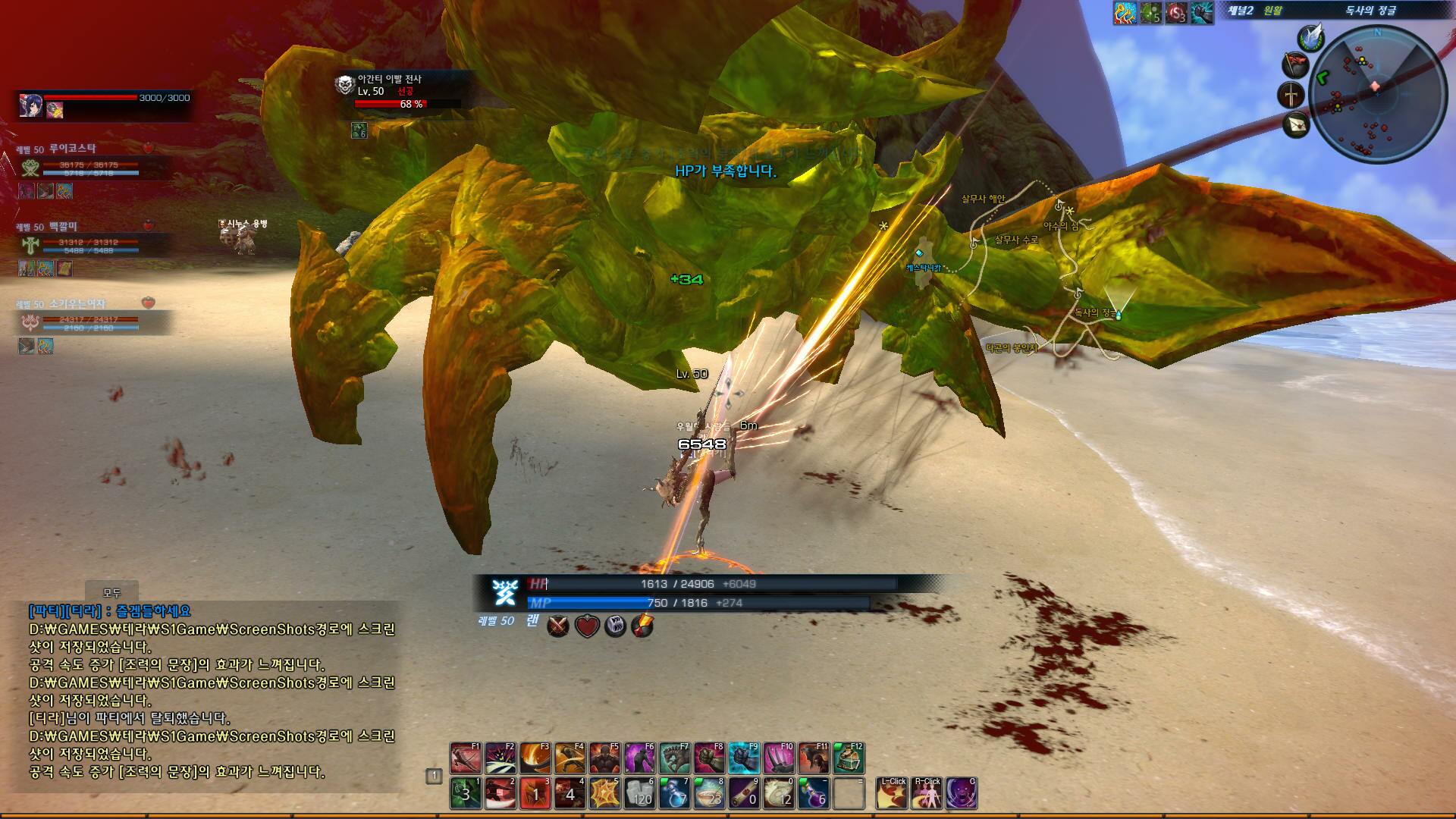Open the 모두 chat tab
This screenshot has width=1456, height=819.
coord(111,593)
